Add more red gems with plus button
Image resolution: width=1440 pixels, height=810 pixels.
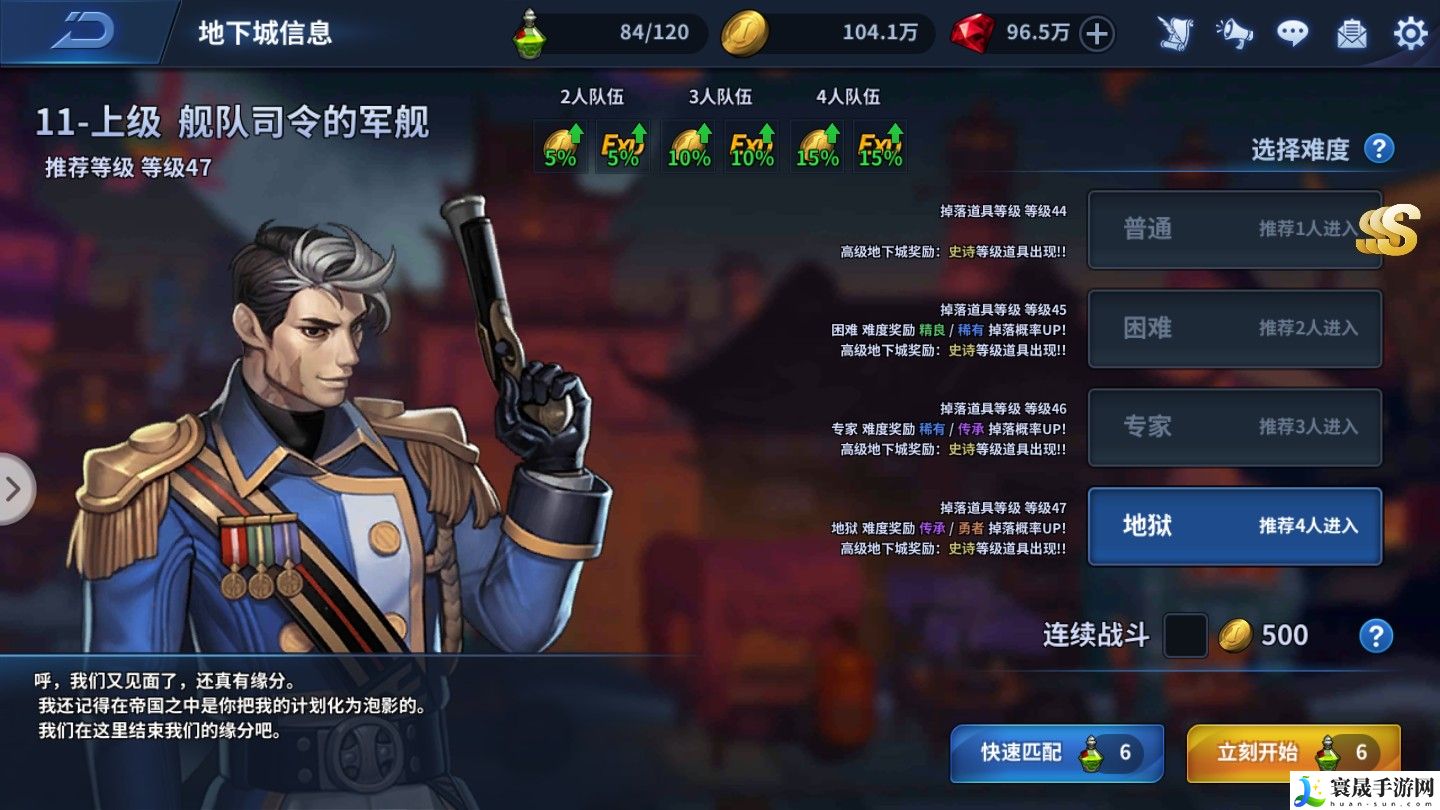pos(1097,34)
